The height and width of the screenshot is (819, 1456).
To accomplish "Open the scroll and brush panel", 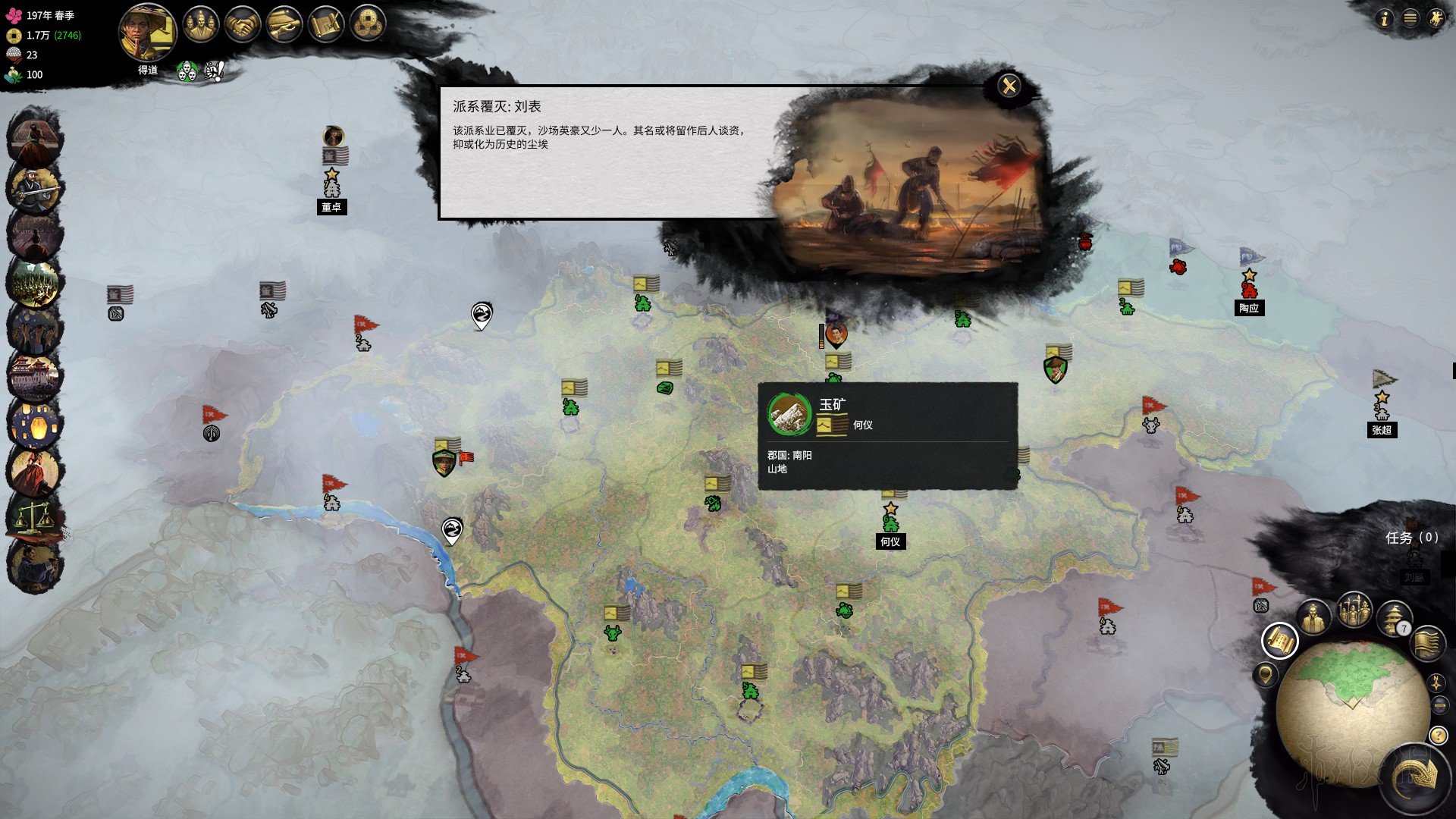I will click(x=326, y=25).
